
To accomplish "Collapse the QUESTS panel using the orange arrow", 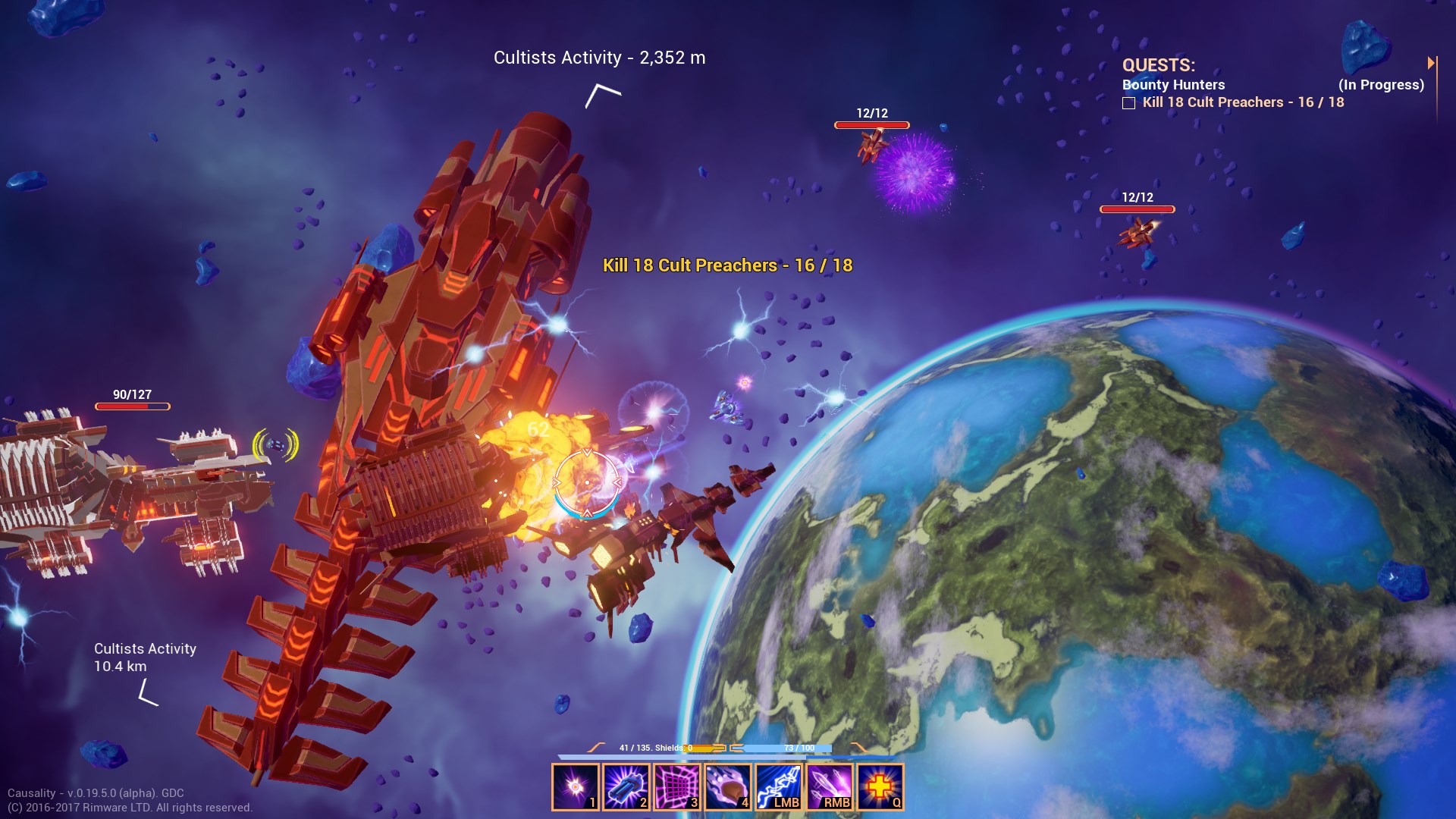I will click(1432, 62).
